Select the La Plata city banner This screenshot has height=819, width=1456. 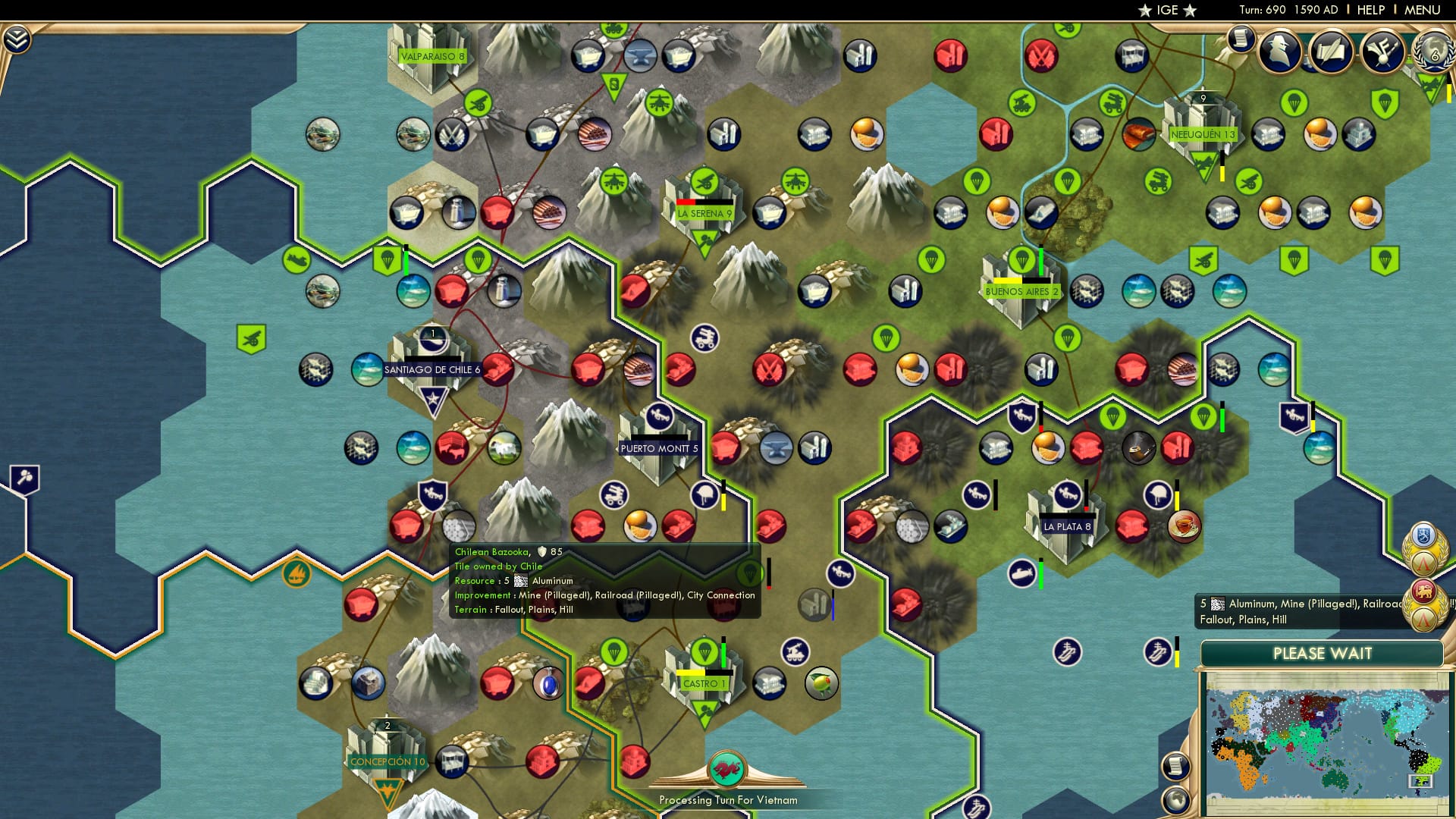[x=1066, y=524]
